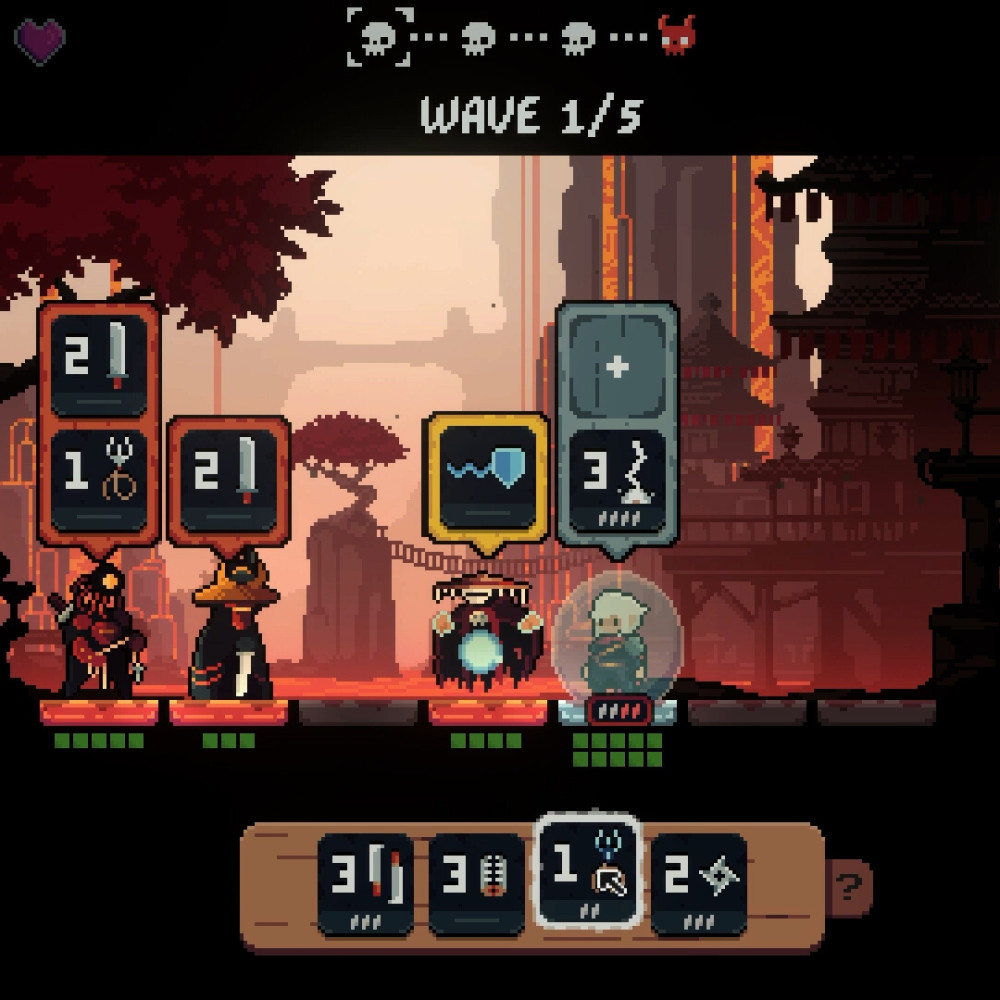Click the red boss skull on wave tracker

(678, 37)
